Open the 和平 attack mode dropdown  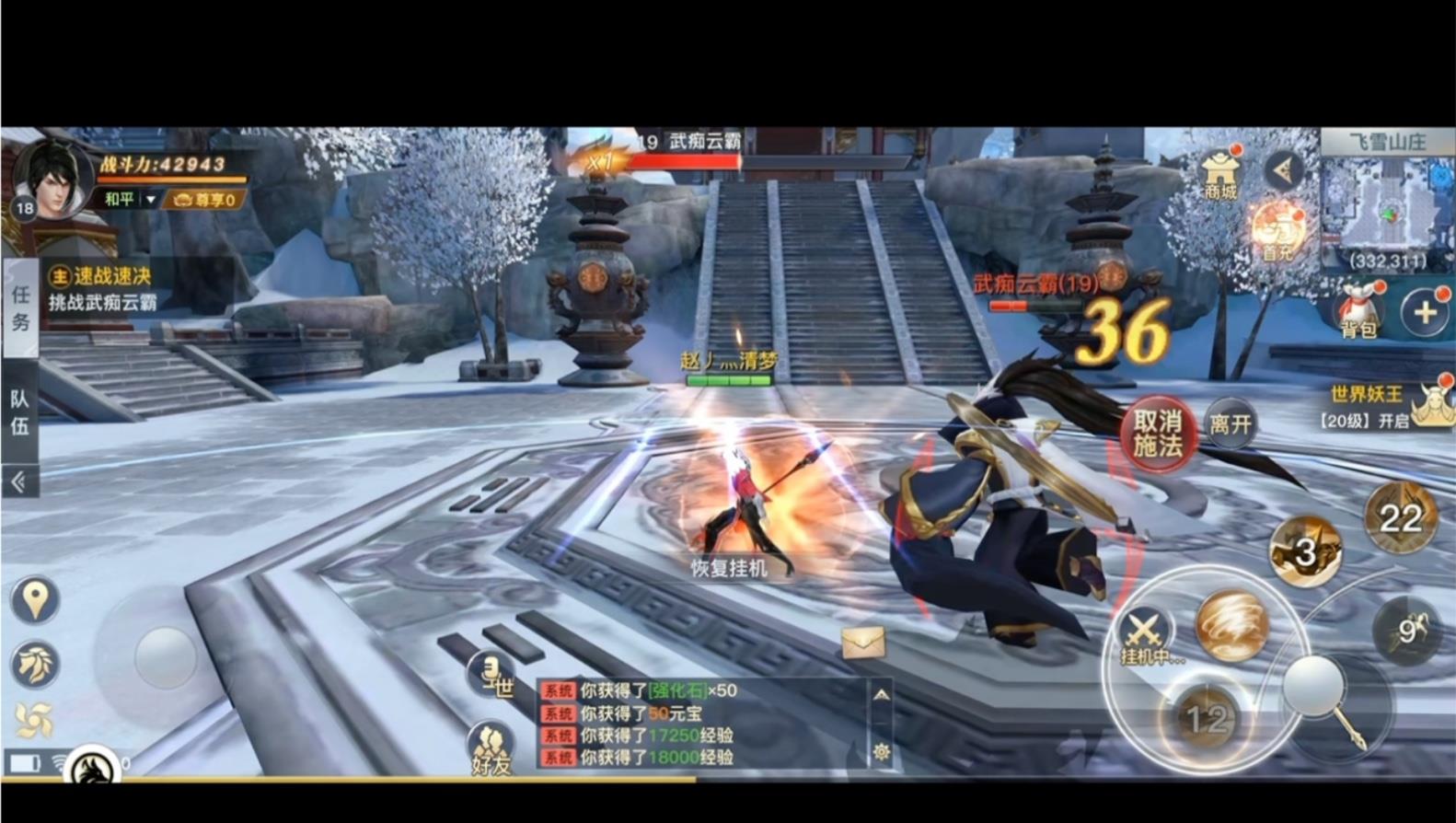click(x=131, y=199)
